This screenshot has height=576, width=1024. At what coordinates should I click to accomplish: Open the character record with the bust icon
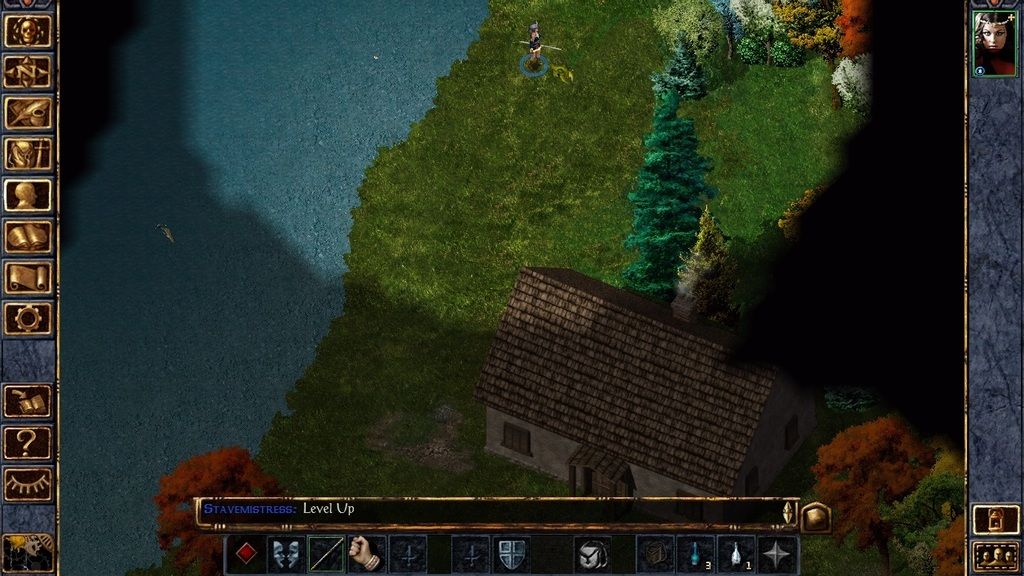[28, 195]
